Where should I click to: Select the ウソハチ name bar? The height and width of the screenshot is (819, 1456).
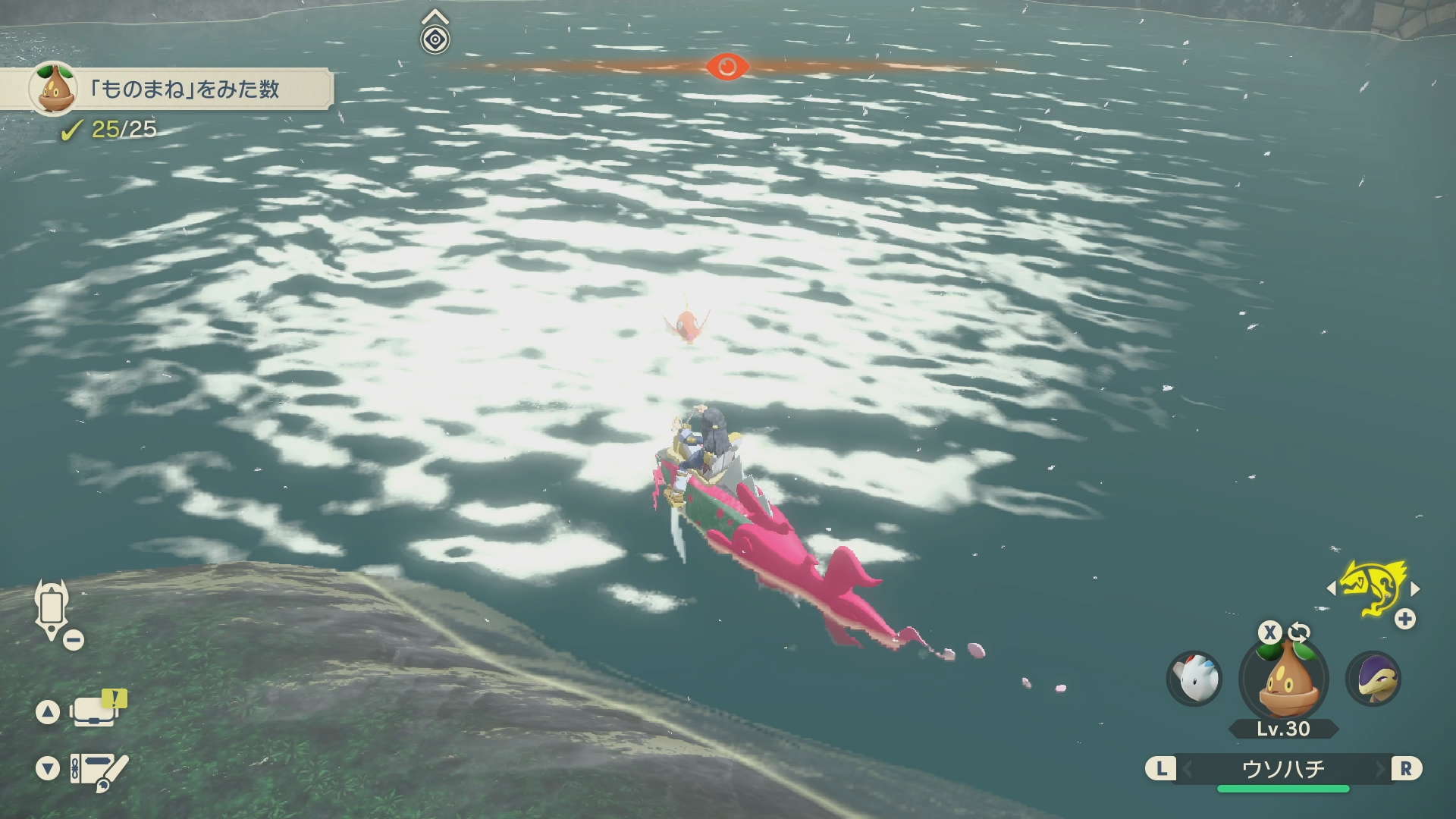pos(1283,769)
